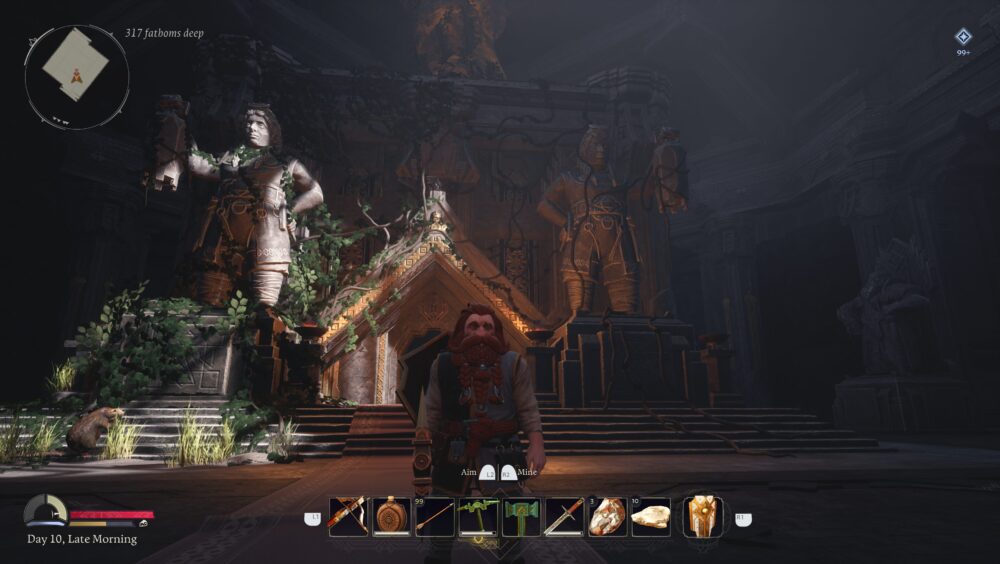Select the bow slot in the hotbar
This screenshot has height=564, width=1000.
point(349,517)
